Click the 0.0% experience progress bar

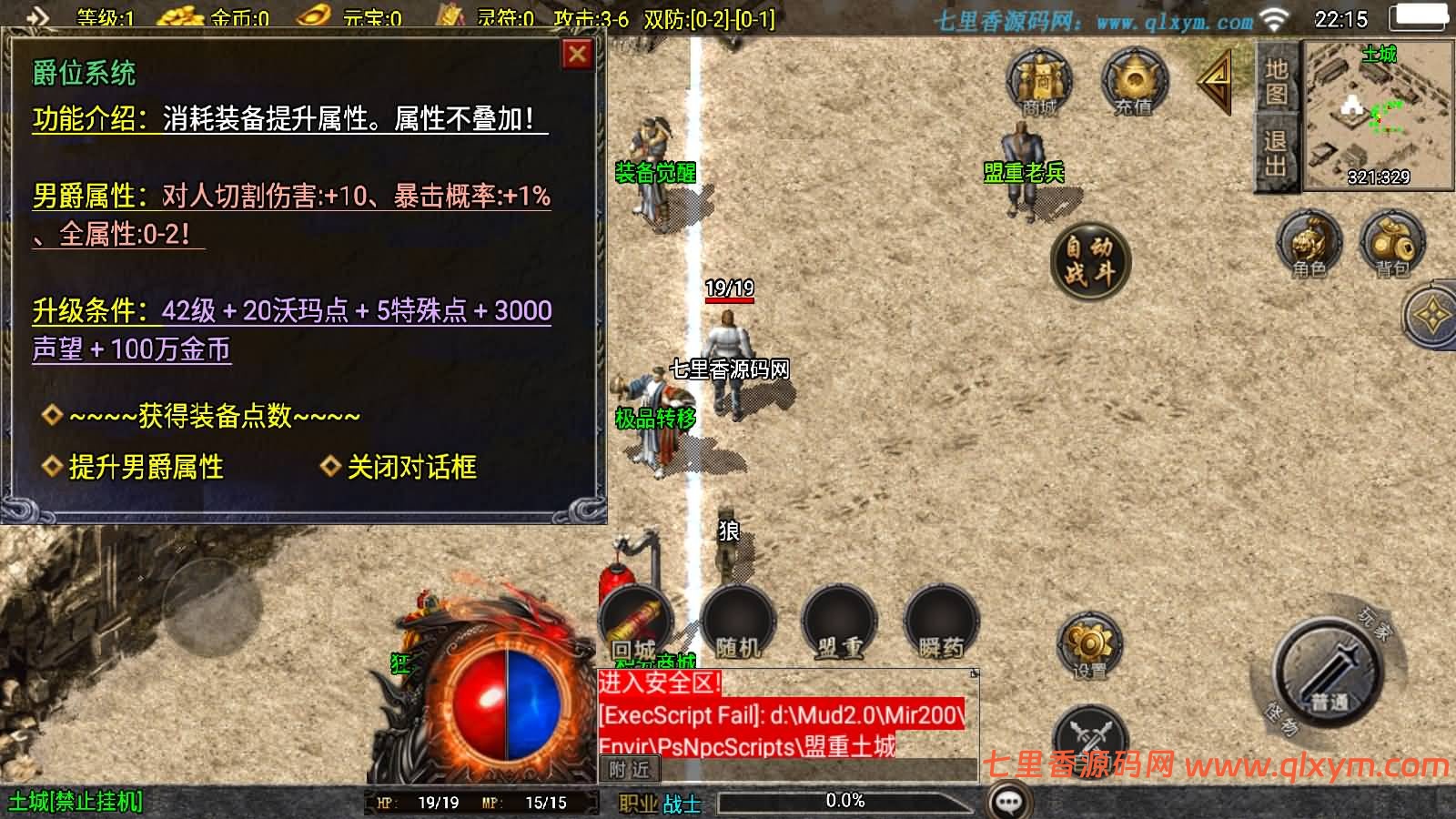click(846, 802)
